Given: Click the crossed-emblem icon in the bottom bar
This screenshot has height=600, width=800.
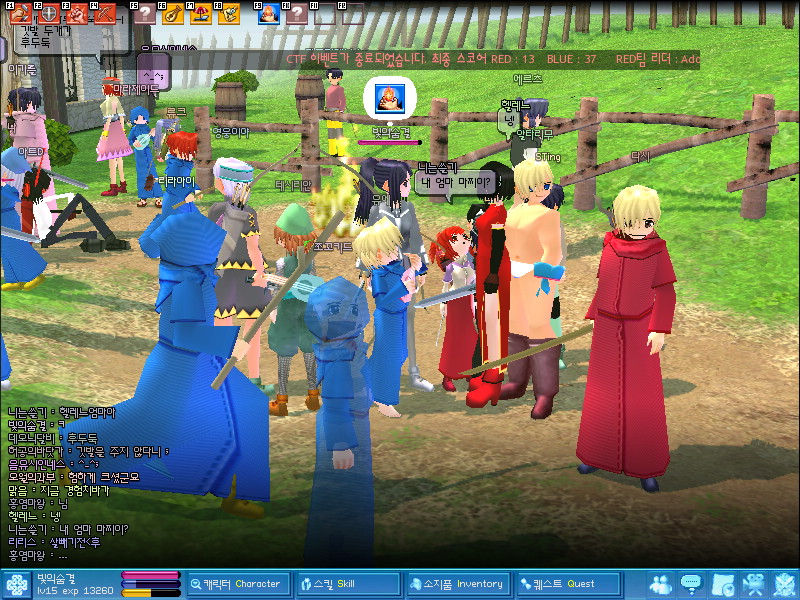Looking at the screenshot, I should tap(784, 584).
